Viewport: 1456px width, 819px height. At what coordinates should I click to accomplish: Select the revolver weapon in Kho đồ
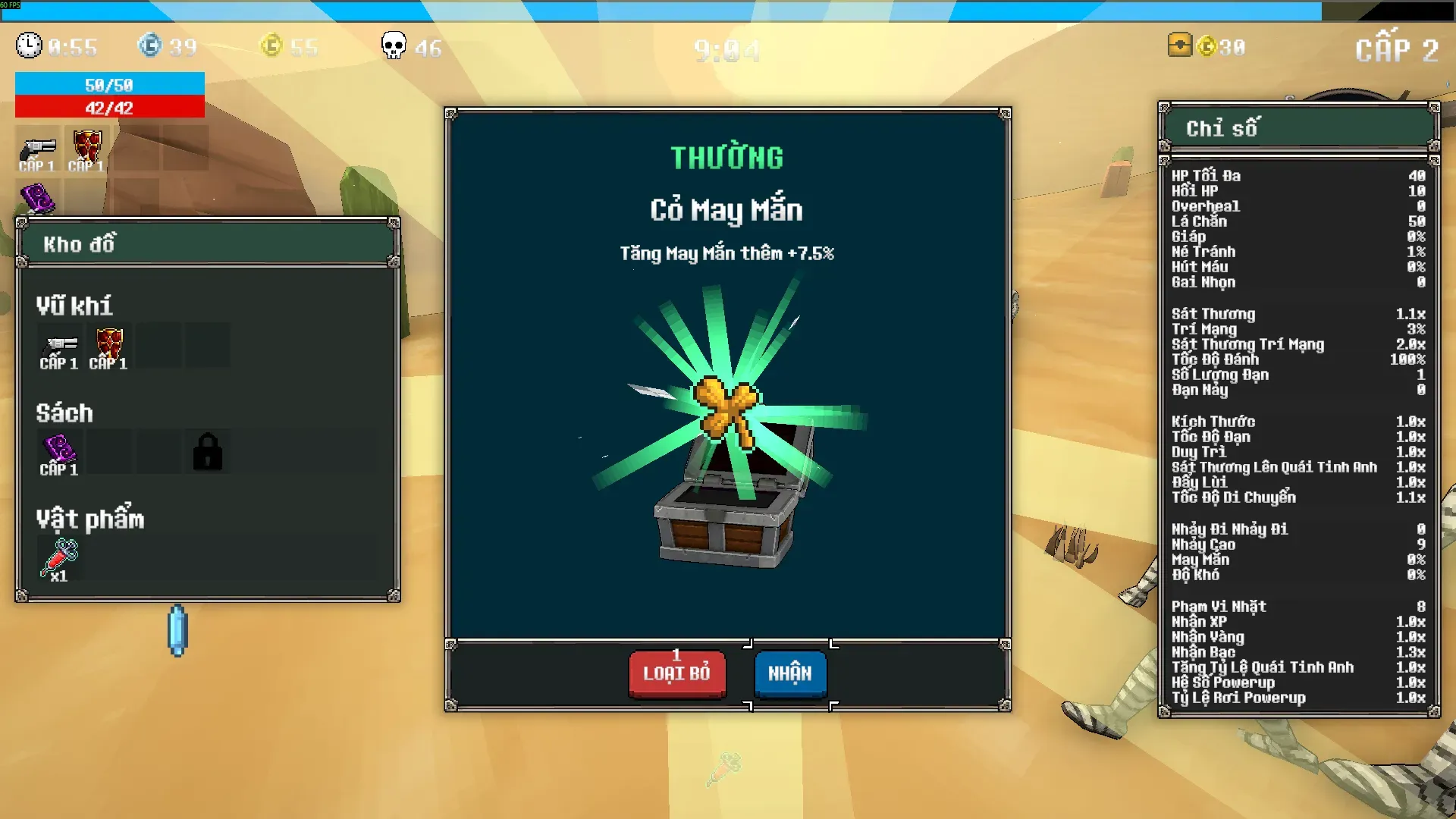[60, 347]
